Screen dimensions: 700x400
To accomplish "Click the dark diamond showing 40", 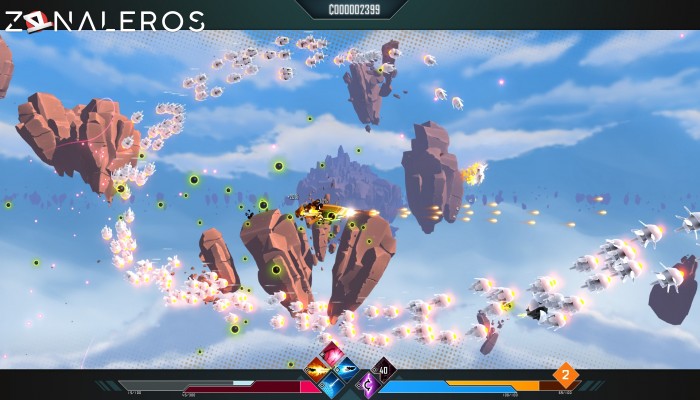I will pos(382,369).
